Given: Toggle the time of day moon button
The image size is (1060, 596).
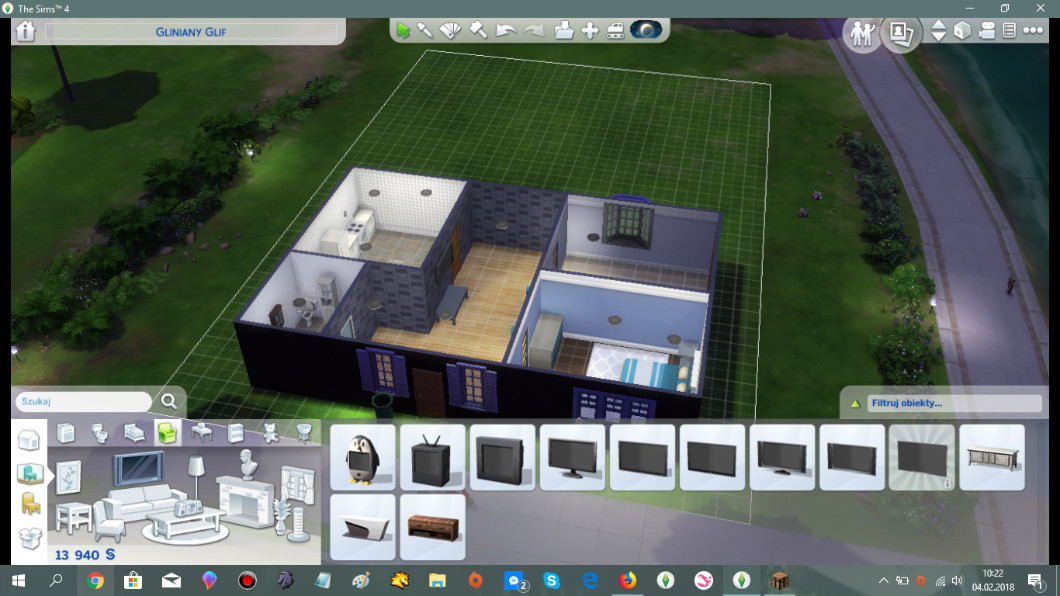Looking at the screenshot, I should tap(645, 30).
